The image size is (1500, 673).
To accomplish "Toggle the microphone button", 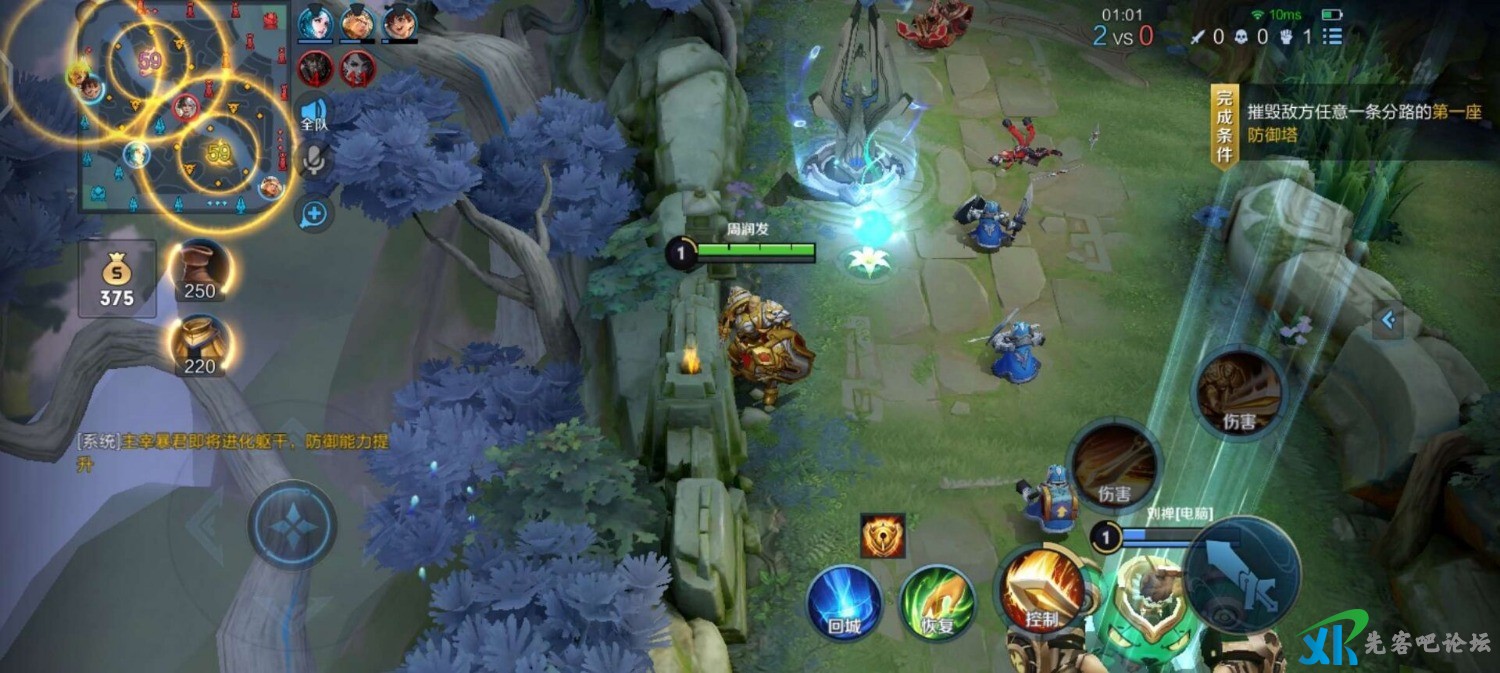I will tap(314, 160).
